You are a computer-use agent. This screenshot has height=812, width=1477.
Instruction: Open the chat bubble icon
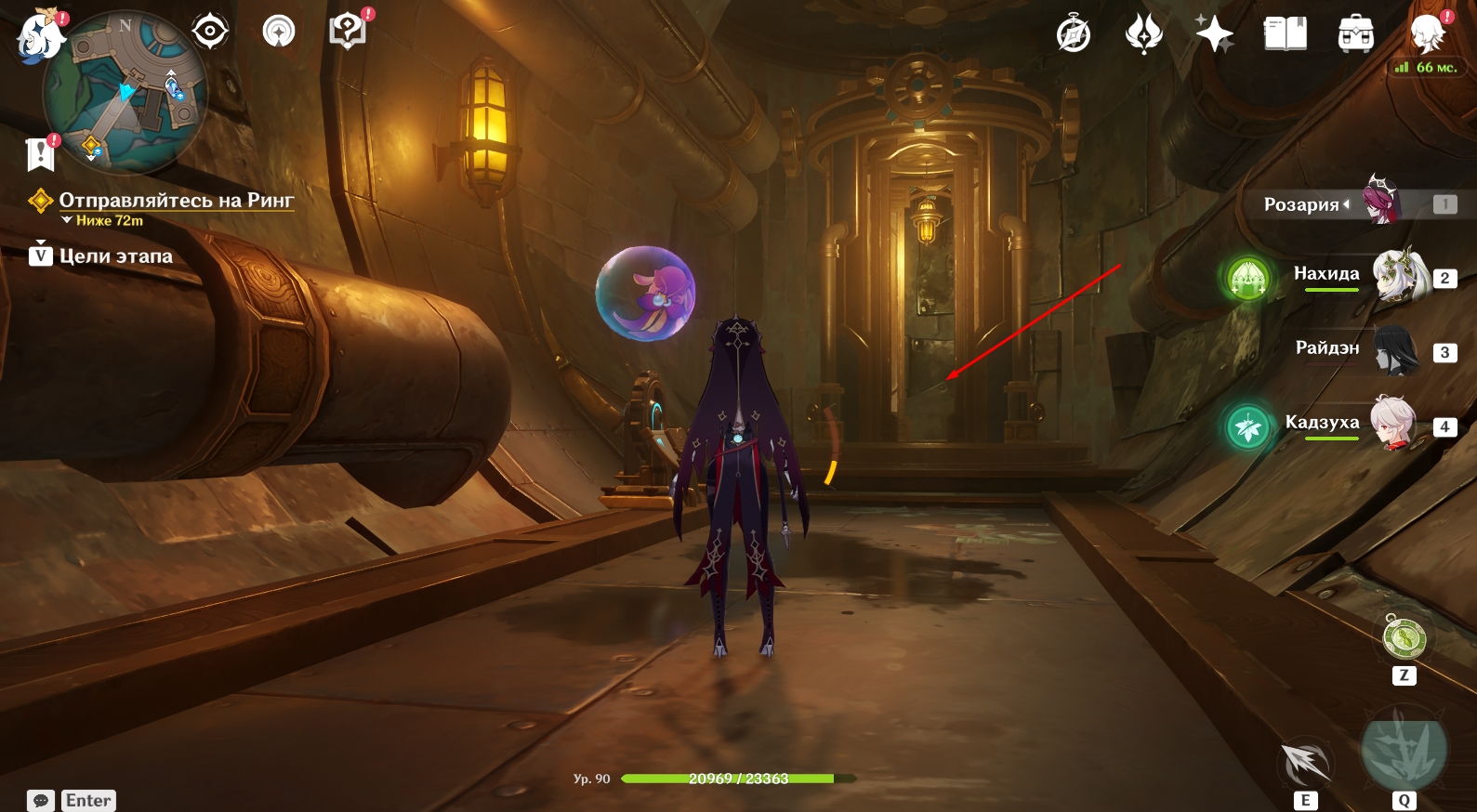41,801
